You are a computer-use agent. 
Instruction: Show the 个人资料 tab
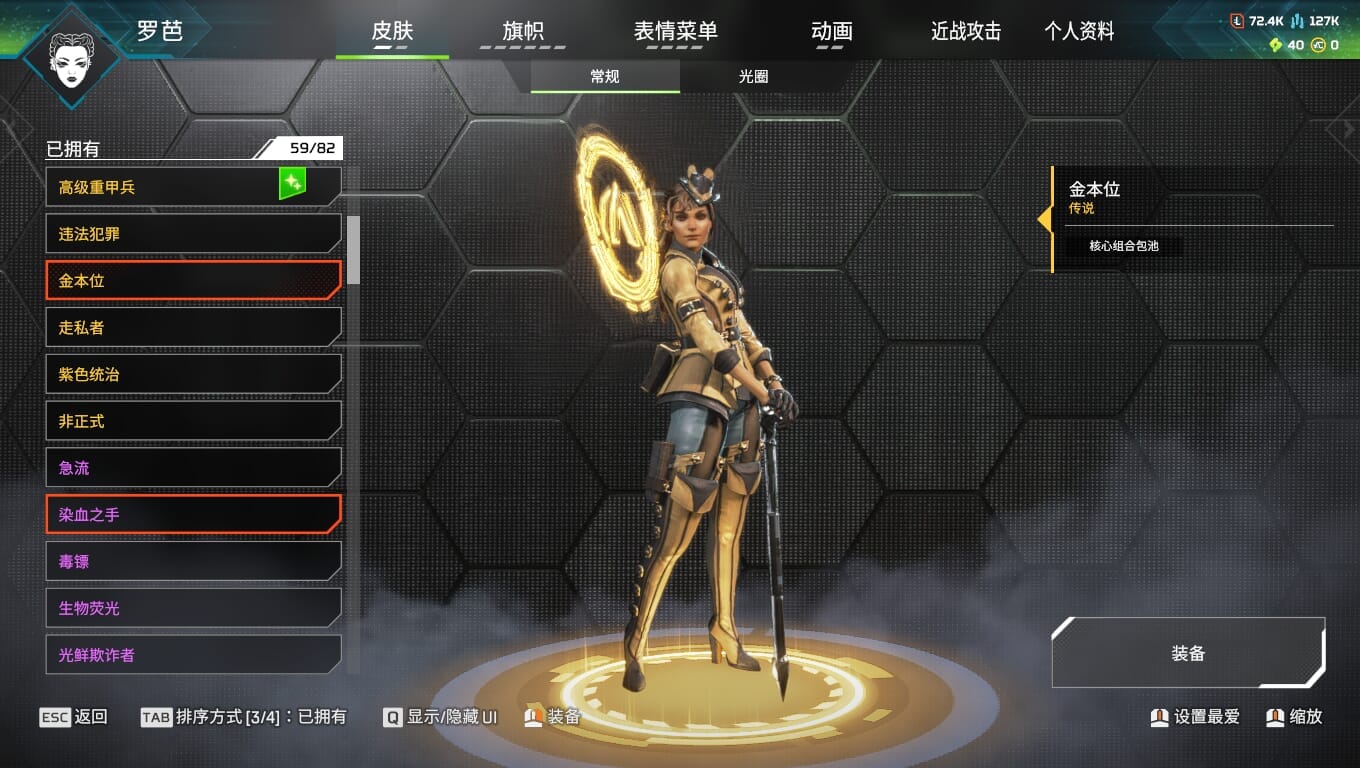[x=1079, y=32]
